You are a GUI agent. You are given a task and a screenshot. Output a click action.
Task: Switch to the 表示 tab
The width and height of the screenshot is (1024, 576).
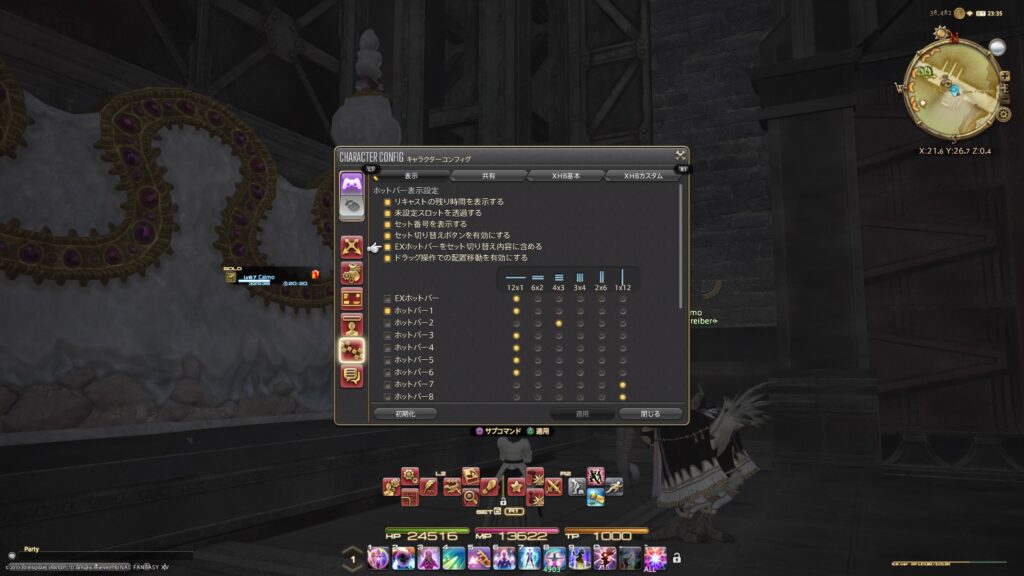[x=411, y=175]
